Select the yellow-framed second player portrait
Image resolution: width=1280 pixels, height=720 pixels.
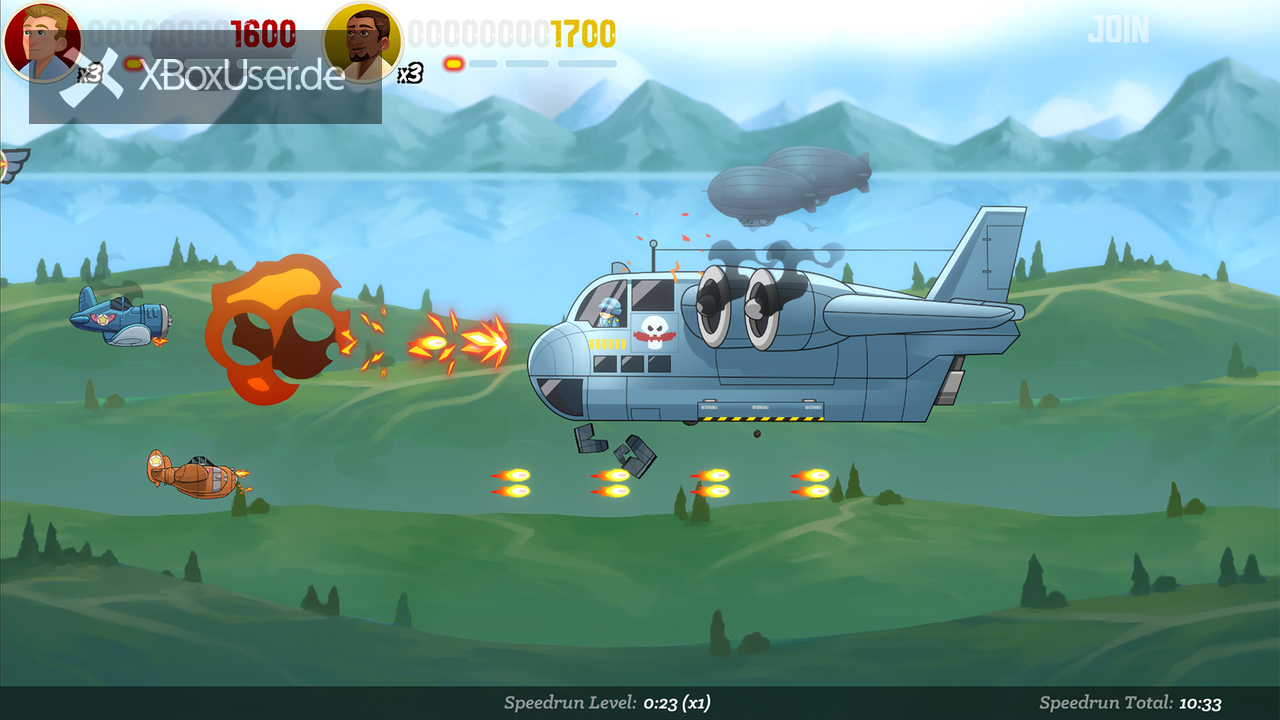[363, 42]
